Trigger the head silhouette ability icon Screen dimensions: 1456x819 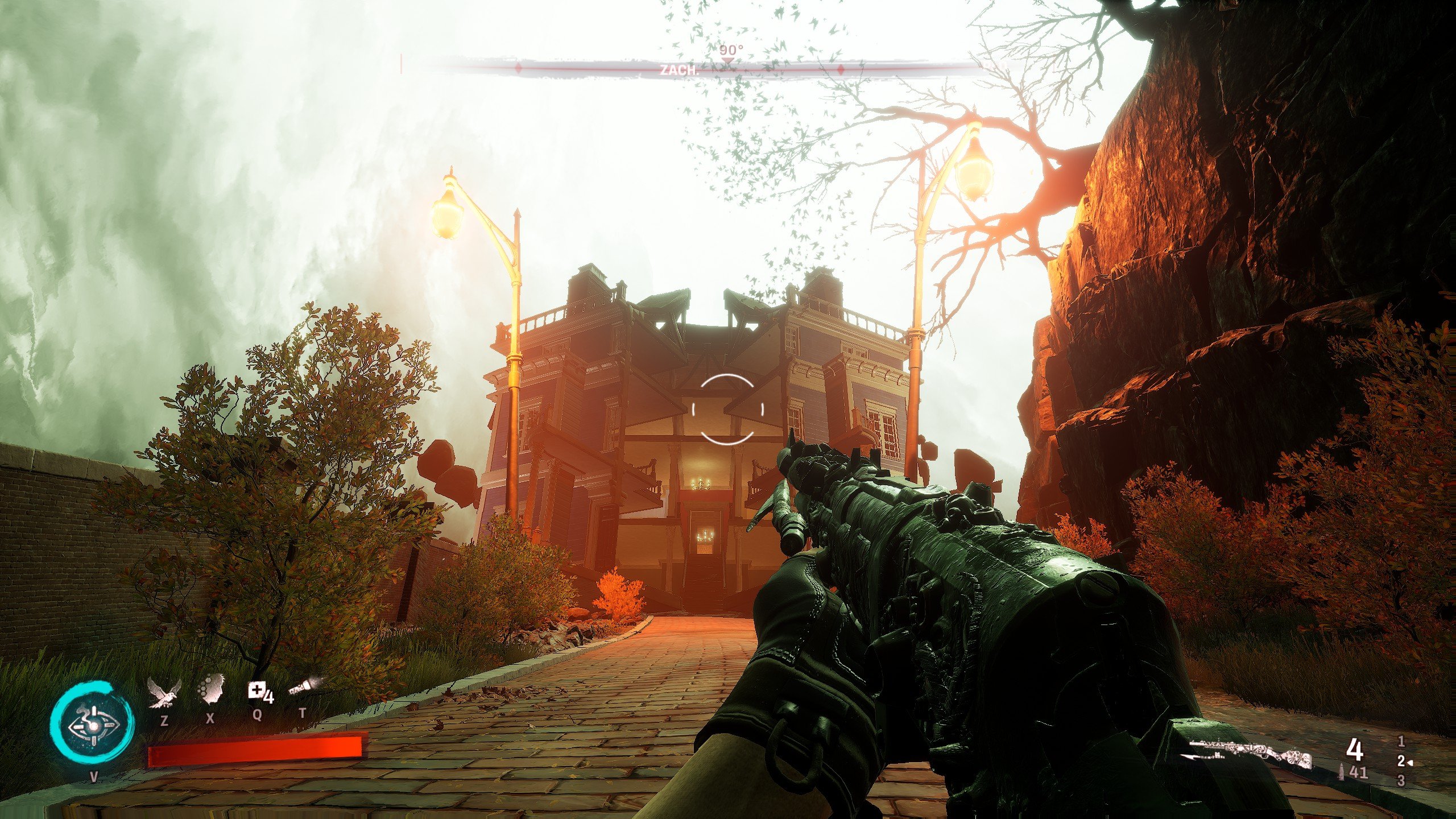(x=210, y=690)
